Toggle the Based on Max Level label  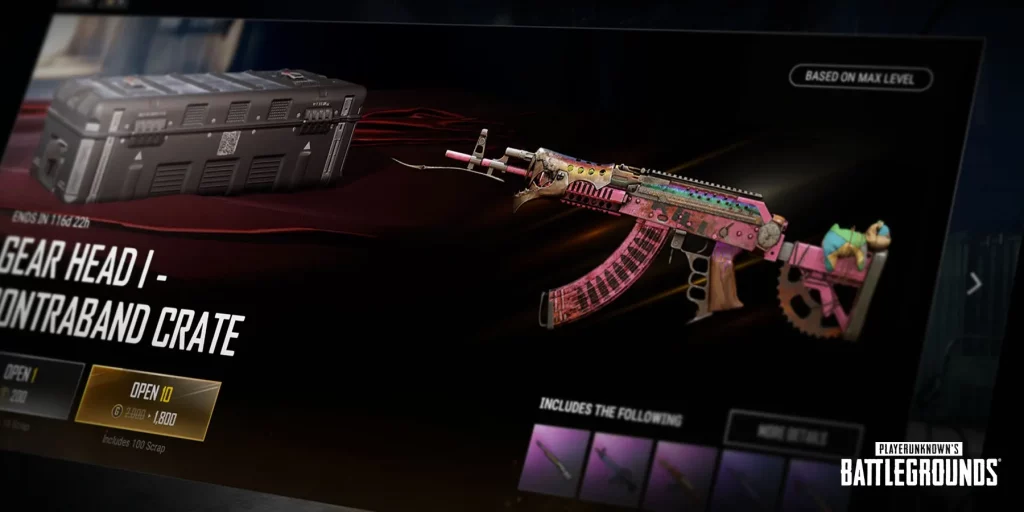pos(860,78)
